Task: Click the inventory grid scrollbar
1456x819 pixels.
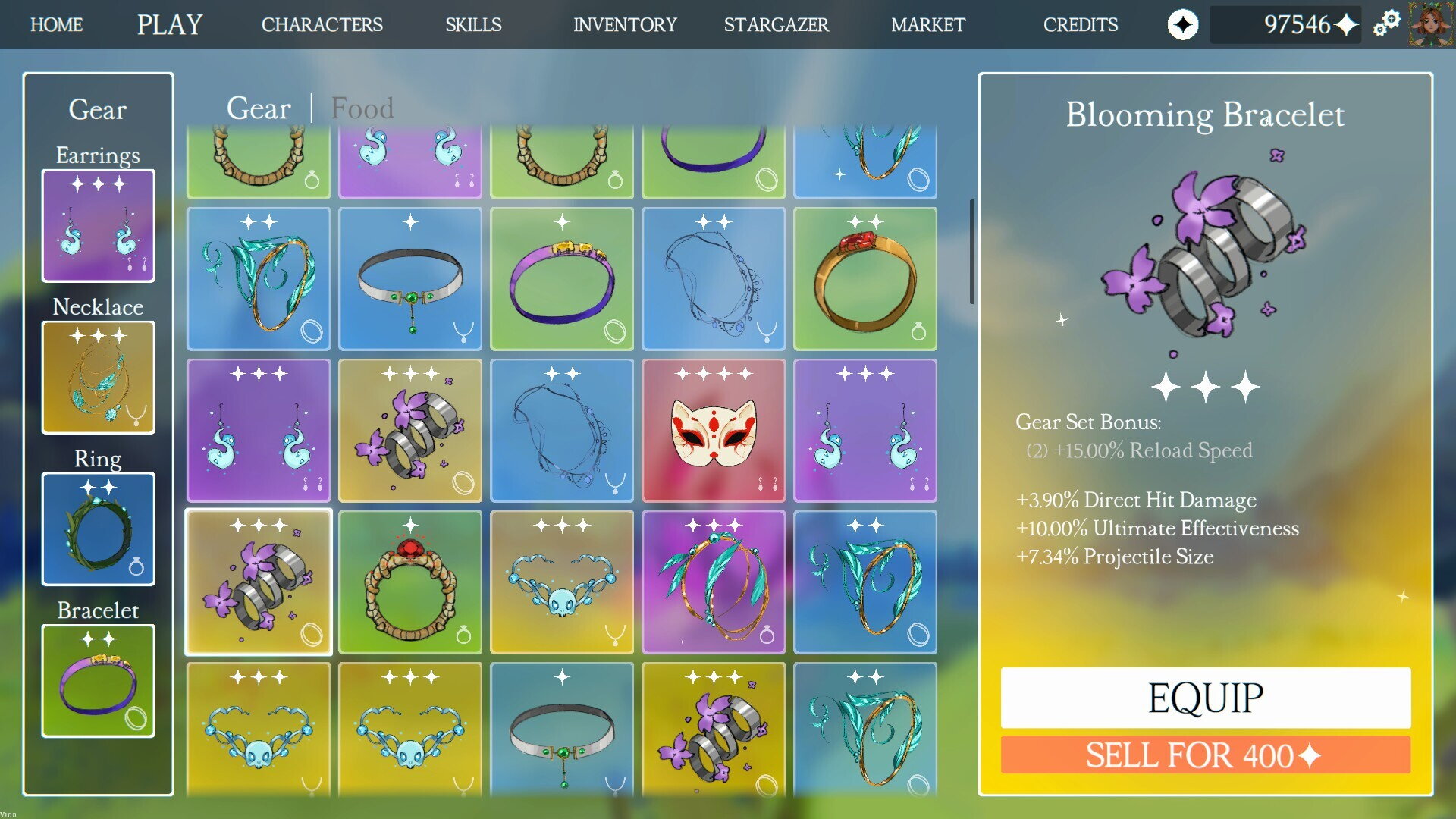Action: 971,252
